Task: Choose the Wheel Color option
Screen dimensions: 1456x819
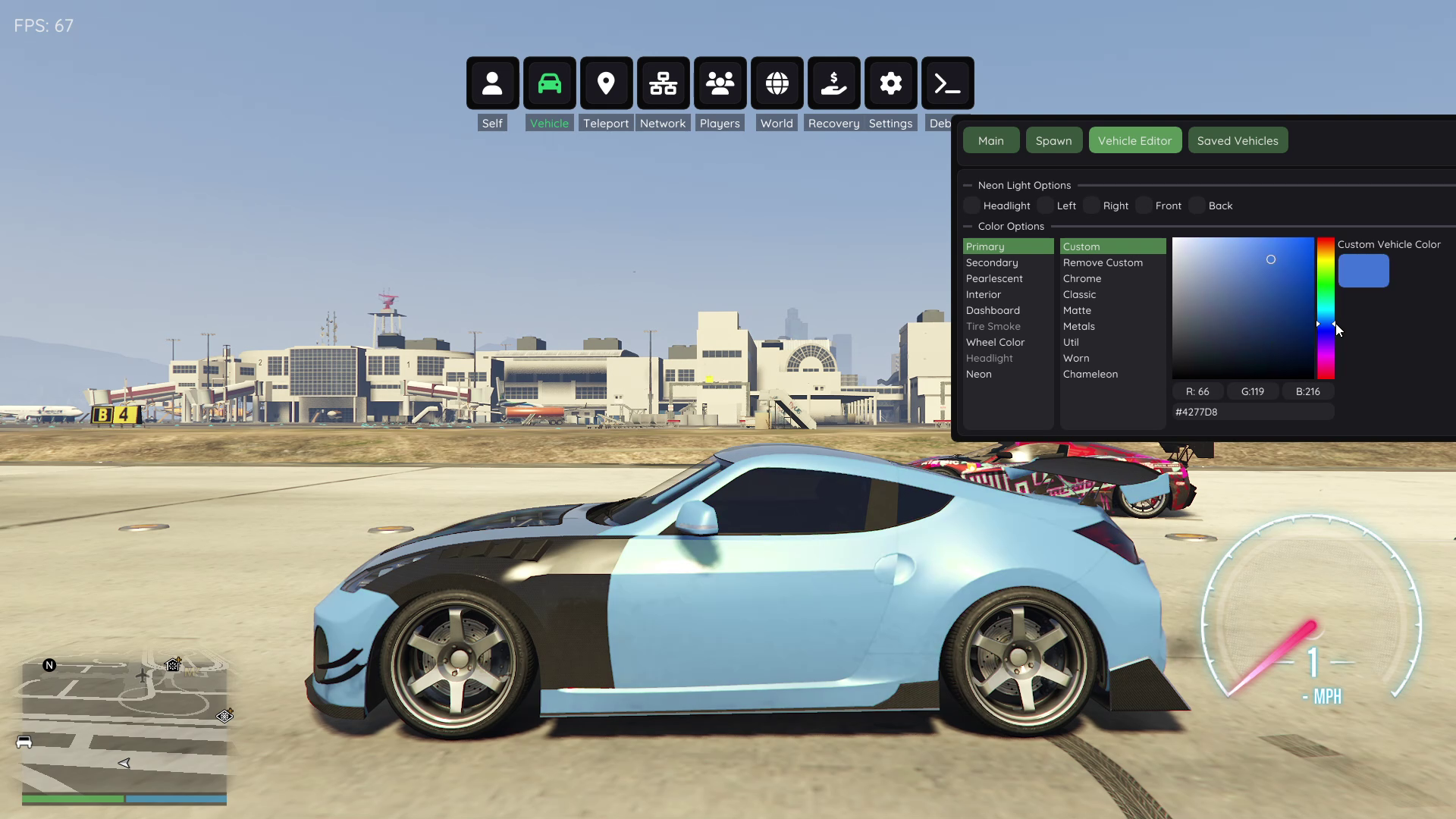Action: coord(995,342)
